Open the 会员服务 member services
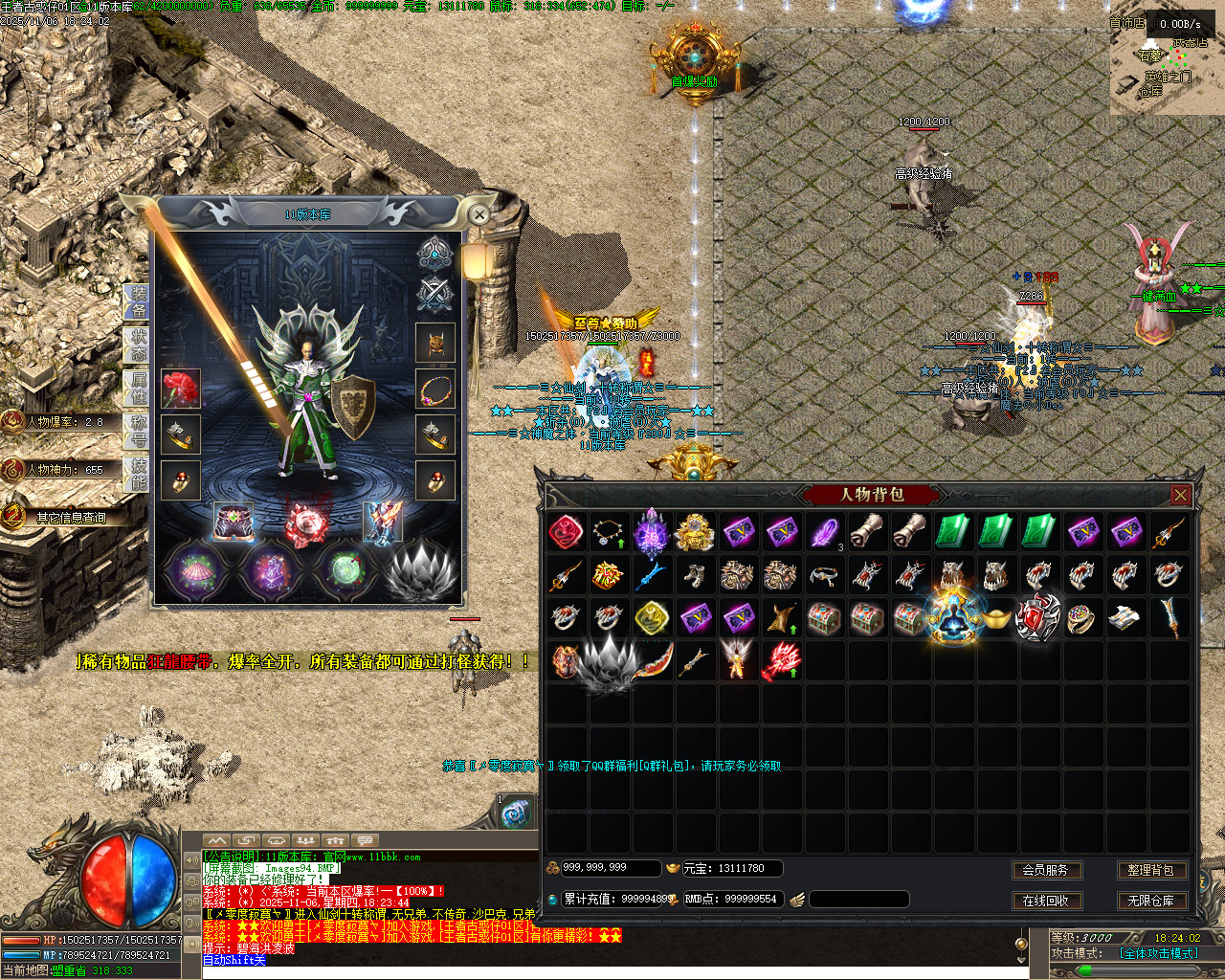 (1045, 870)
